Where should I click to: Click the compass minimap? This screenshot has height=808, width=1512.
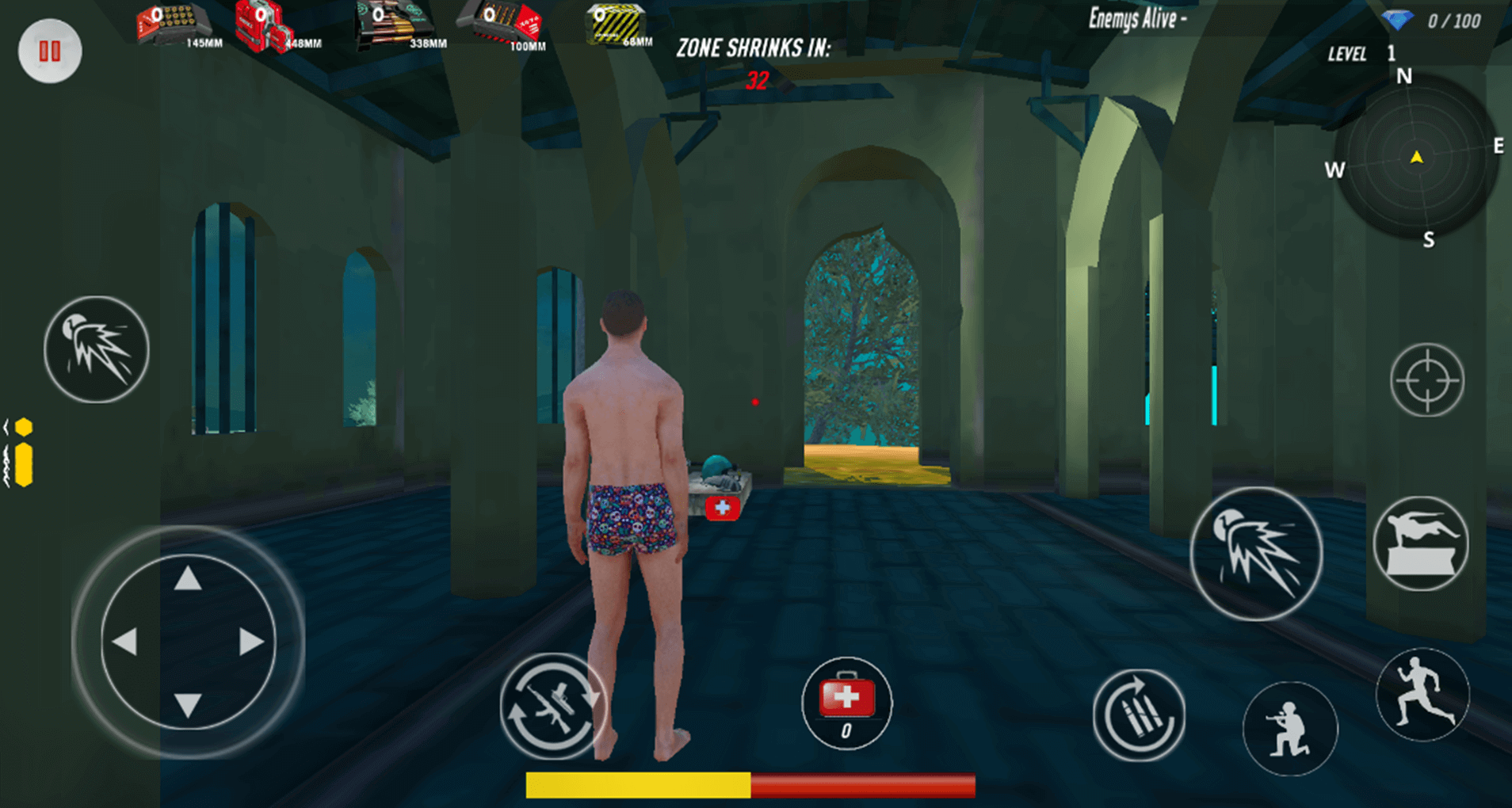(x=1417, y=158)
